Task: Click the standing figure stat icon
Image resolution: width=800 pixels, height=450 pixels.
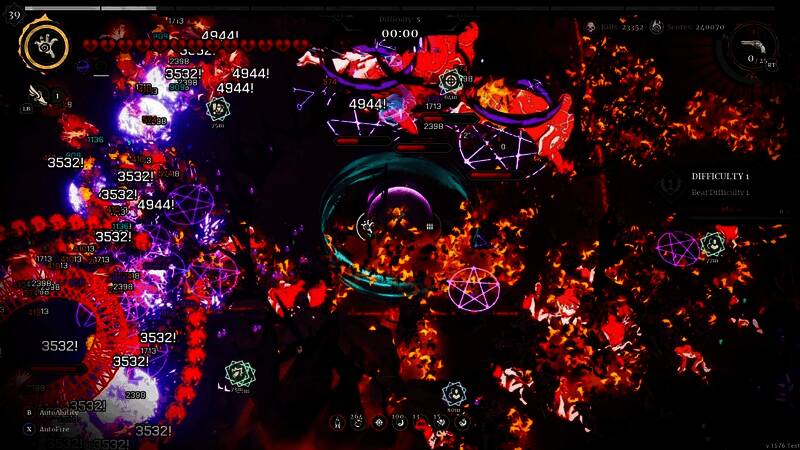Action: pos(338,423)
